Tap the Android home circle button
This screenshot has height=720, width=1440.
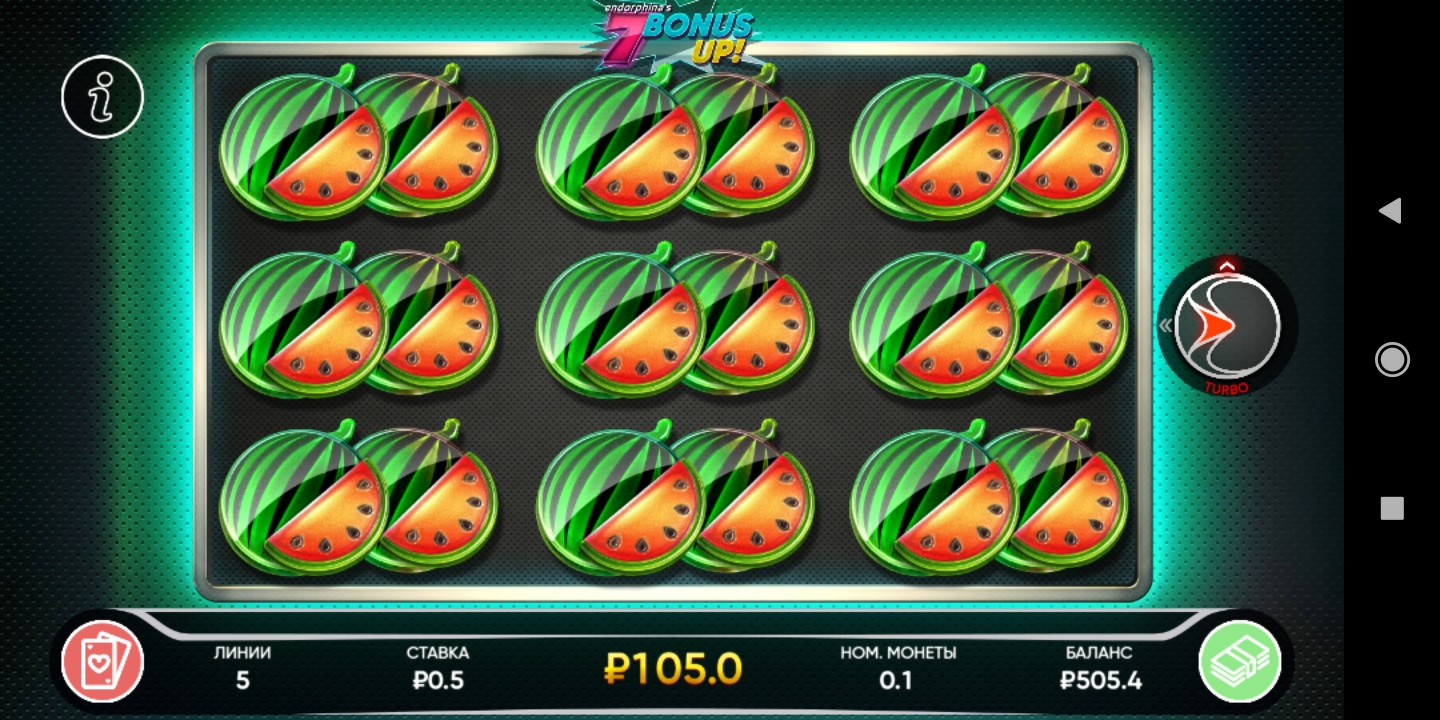(1392, 359)
